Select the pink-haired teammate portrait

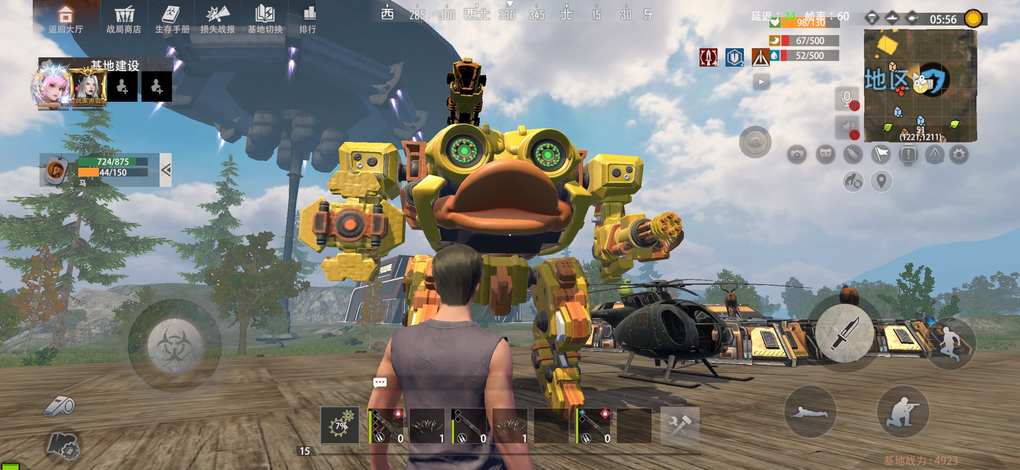click(52, 85)
